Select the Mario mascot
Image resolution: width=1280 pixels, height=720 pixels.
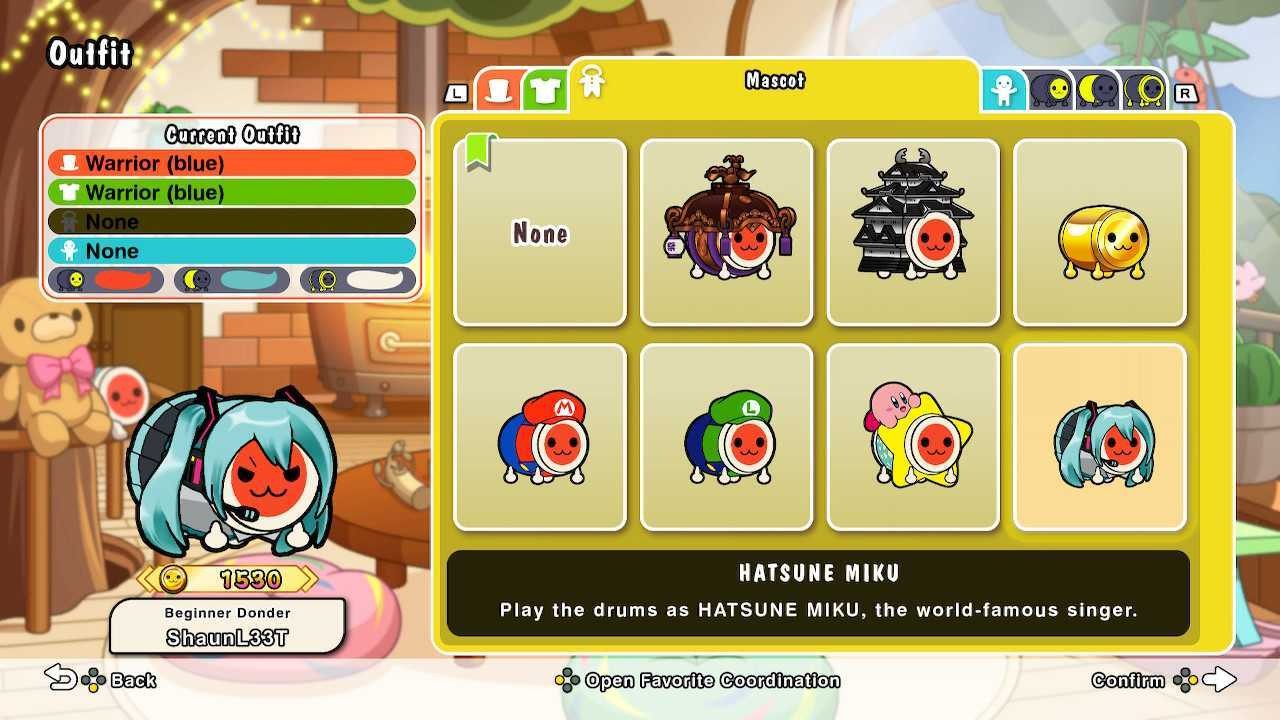click(540, 435)
